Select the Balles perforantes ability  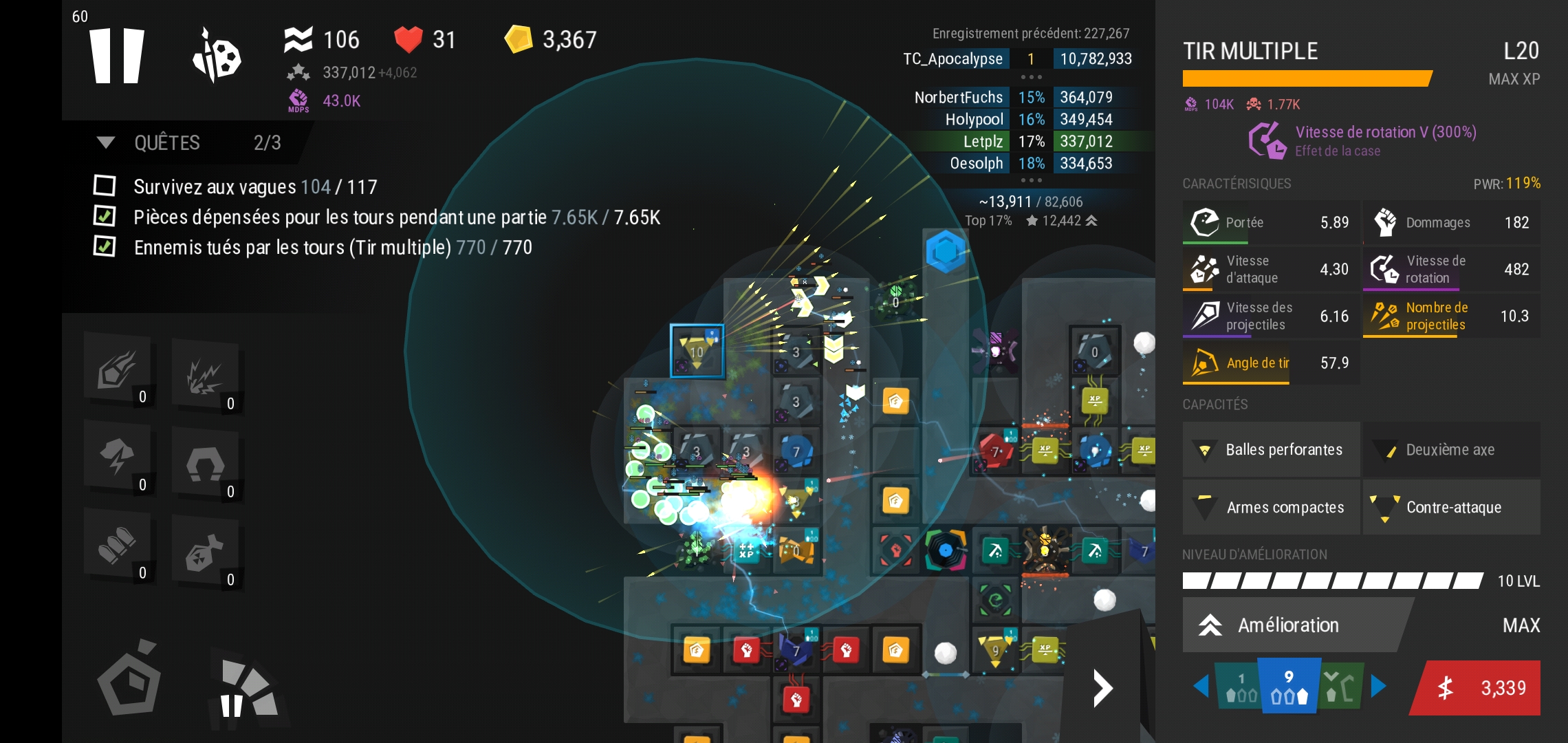click(x=1271, y=450)
